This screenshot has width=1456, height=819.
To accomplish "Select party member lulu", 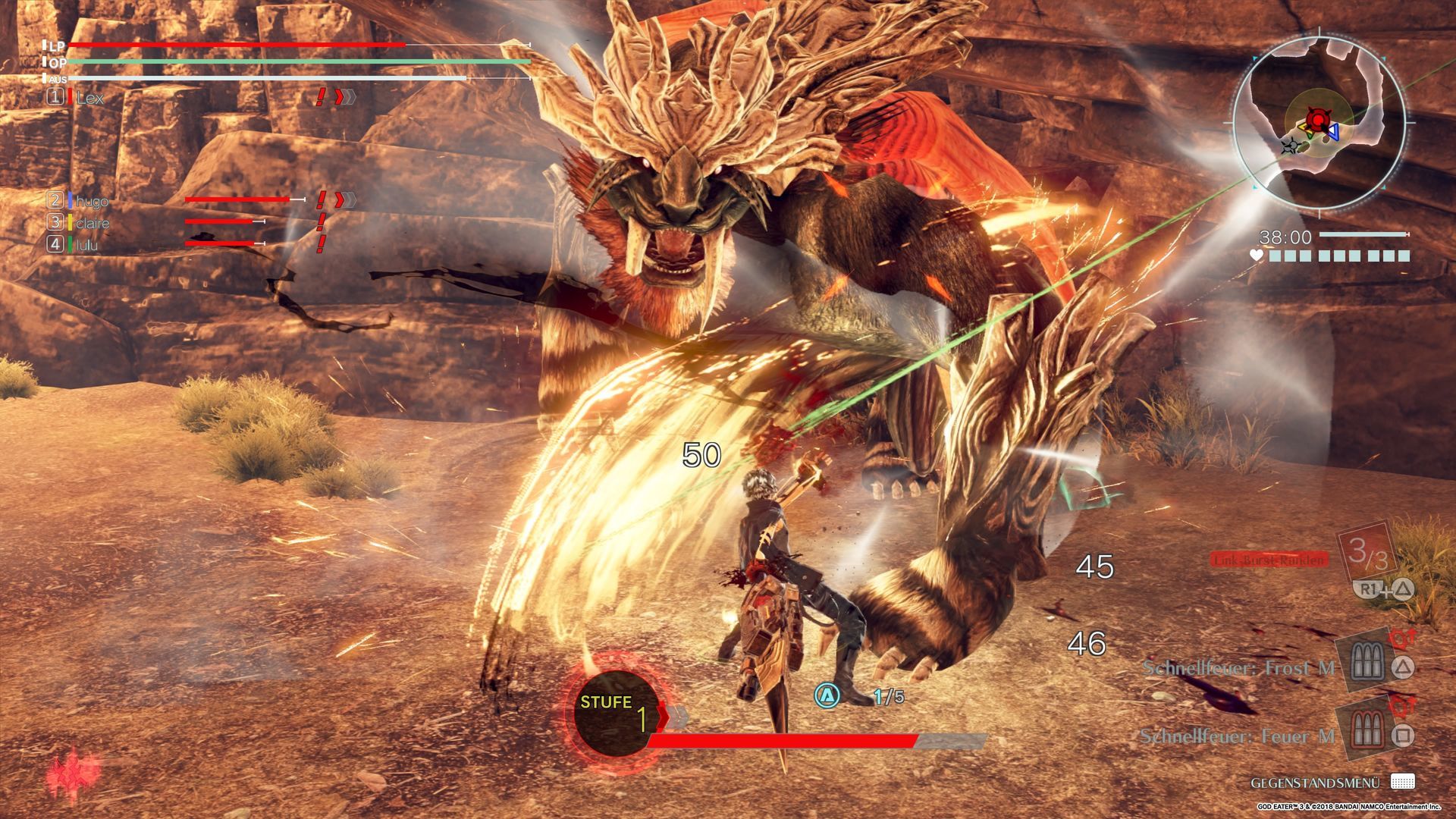I will click(x=86, y=245).
